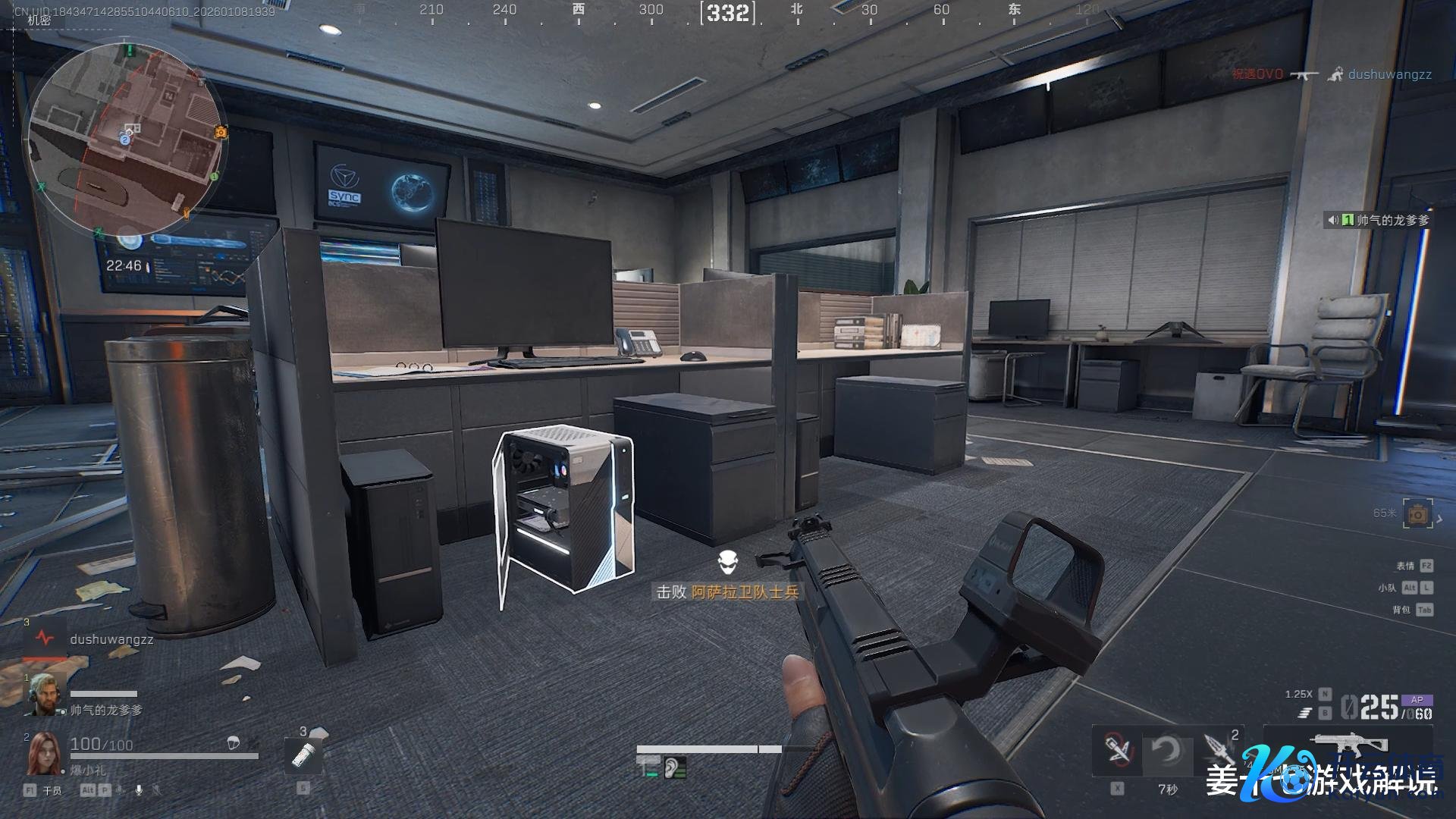Click the circular arrow cooldown ability
1456x819 pixels.
coord(1166,750)
